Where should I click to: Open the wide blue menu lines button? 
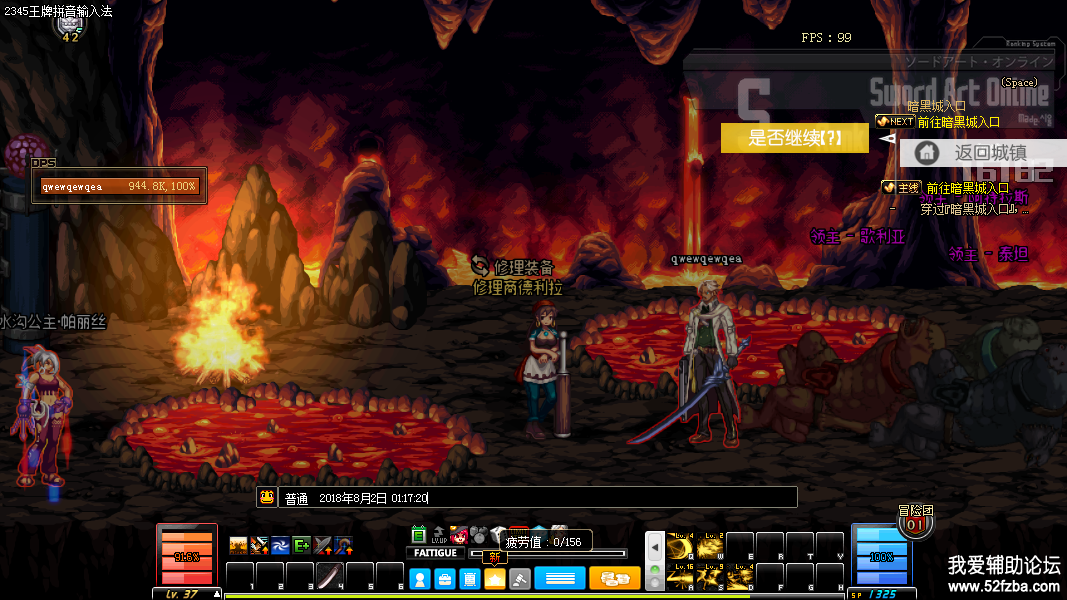pos(560,578)
